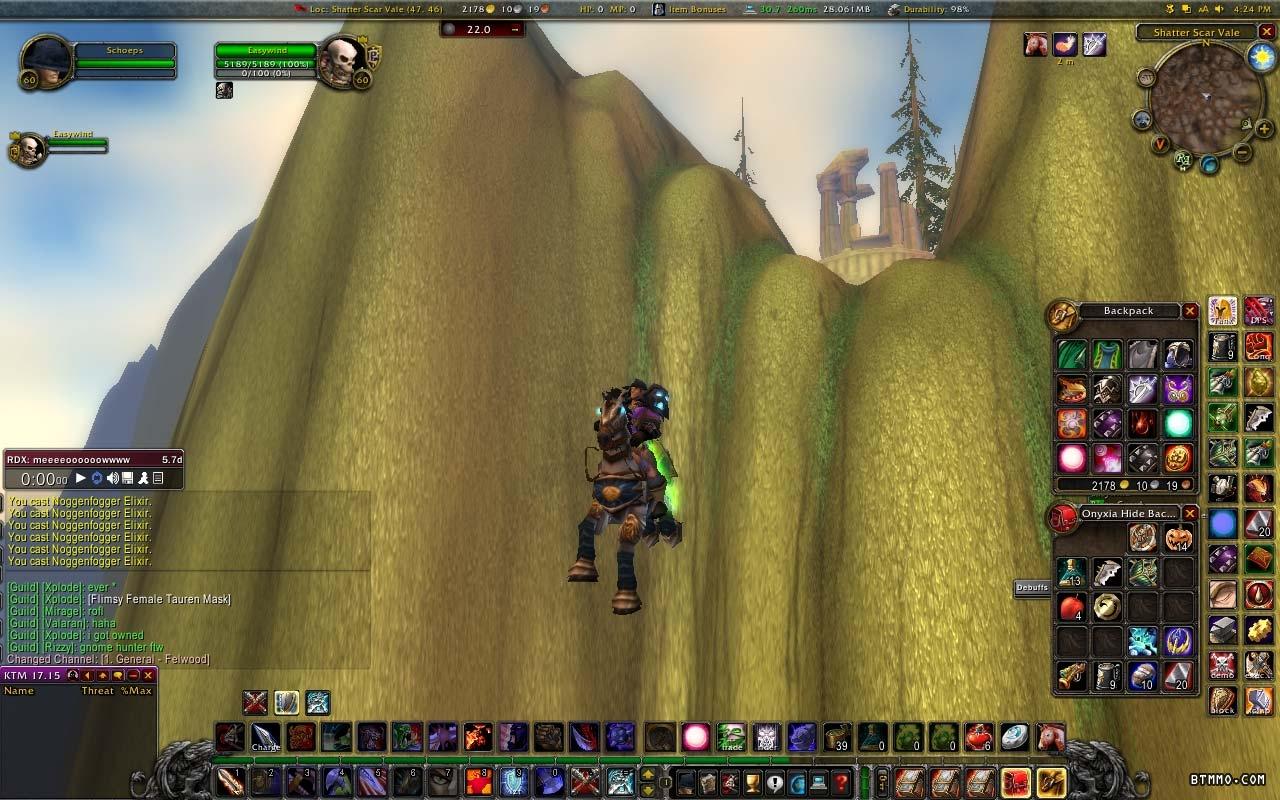The height and width of the screenshot is (800, 1280).
Task: Use the item stack showing 39
Action: pyautogui.click(x=837, y=738)
